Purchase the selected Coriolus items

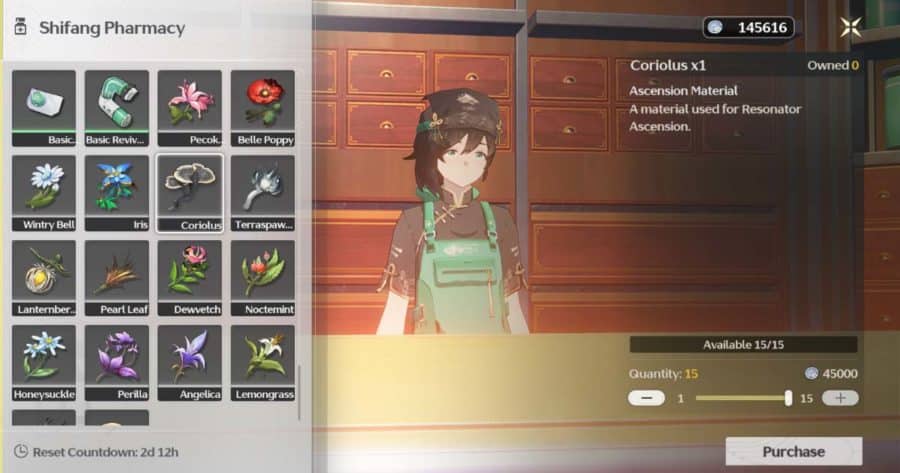click(793, 452)
